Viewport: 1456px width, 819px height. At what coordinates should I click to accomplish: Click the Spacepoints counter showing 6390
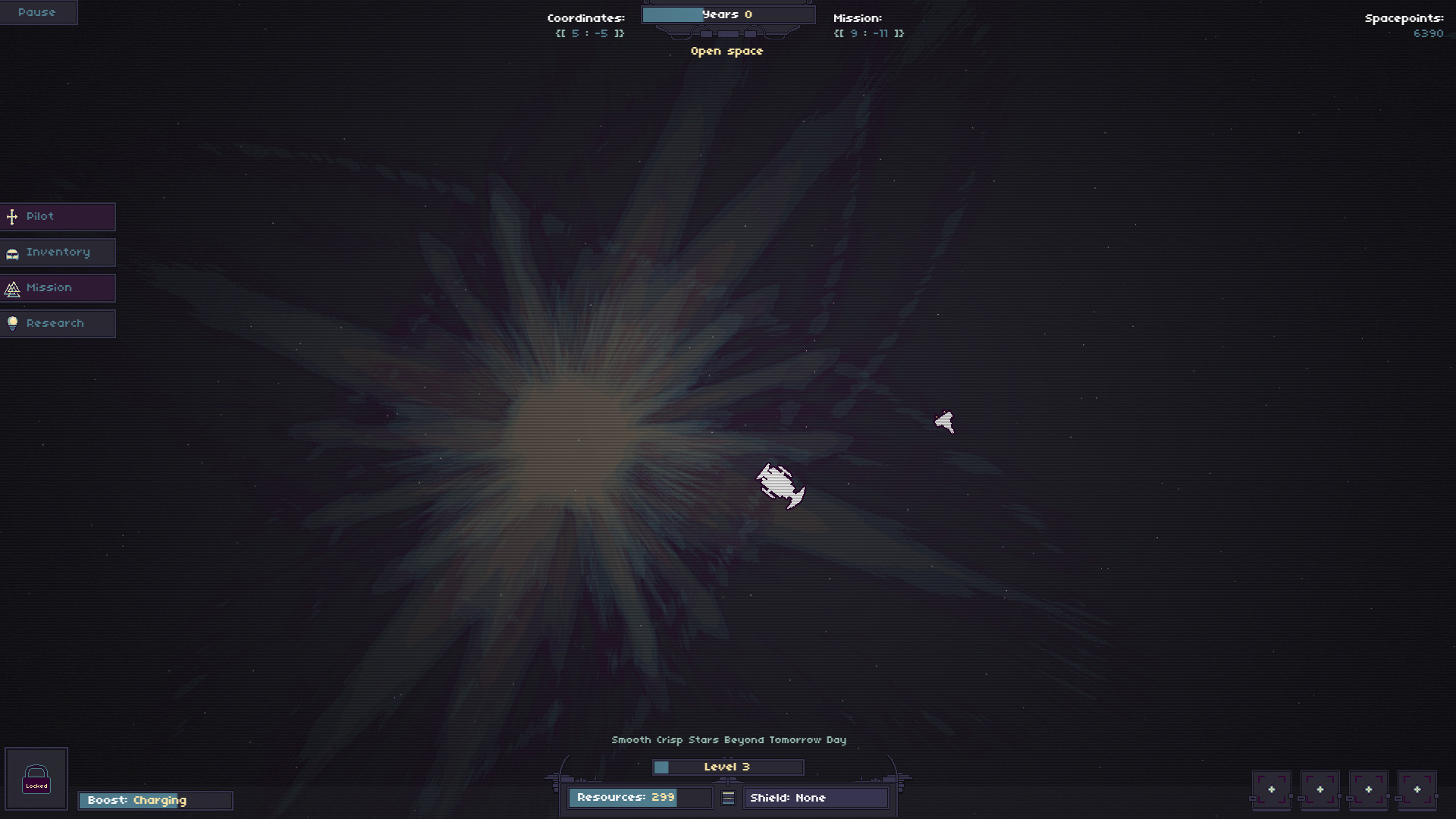coord(1429,33)
